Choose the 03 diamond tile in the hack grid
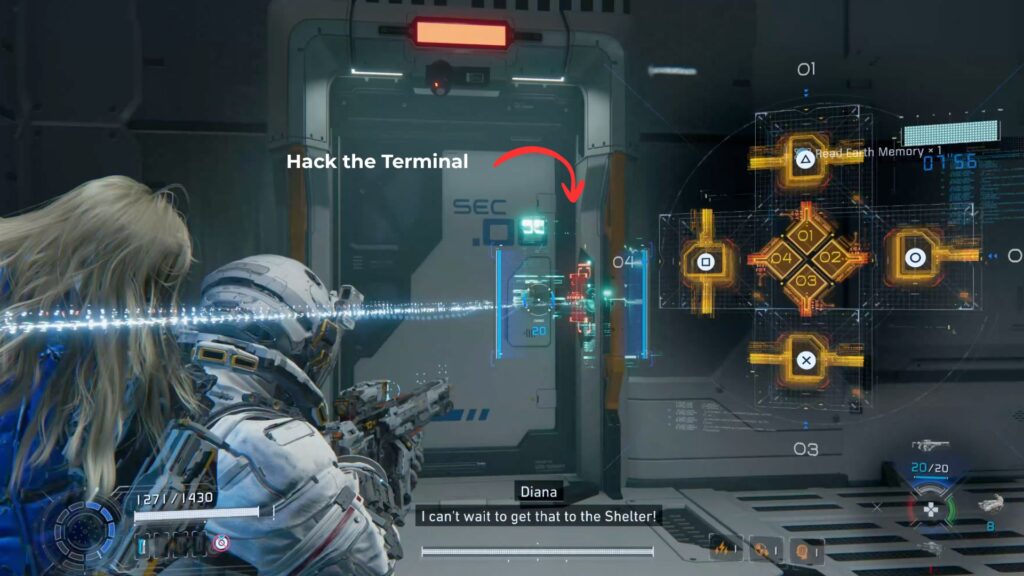This screenshot has height=576, width=1024. tap(806, 280)
